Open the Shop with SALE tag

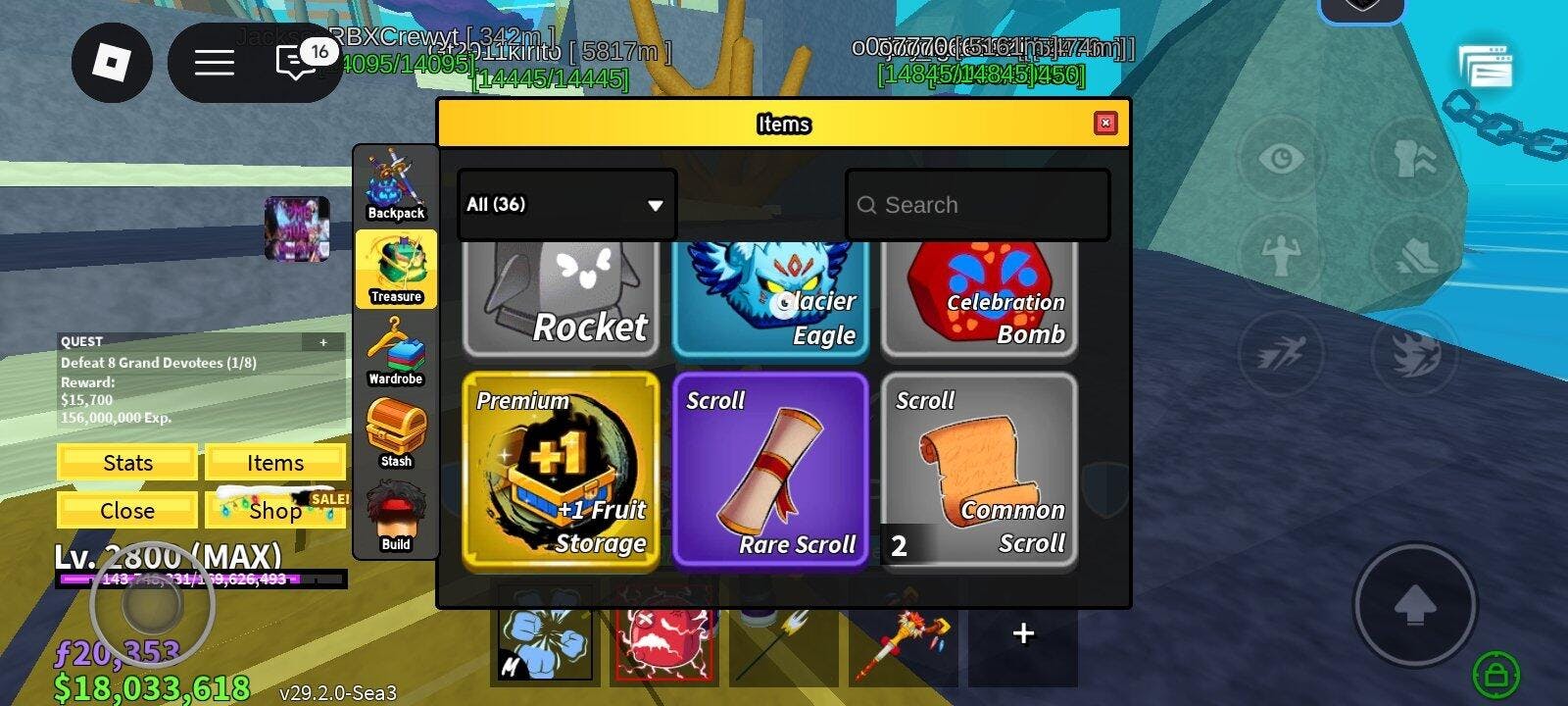[274, 510]
